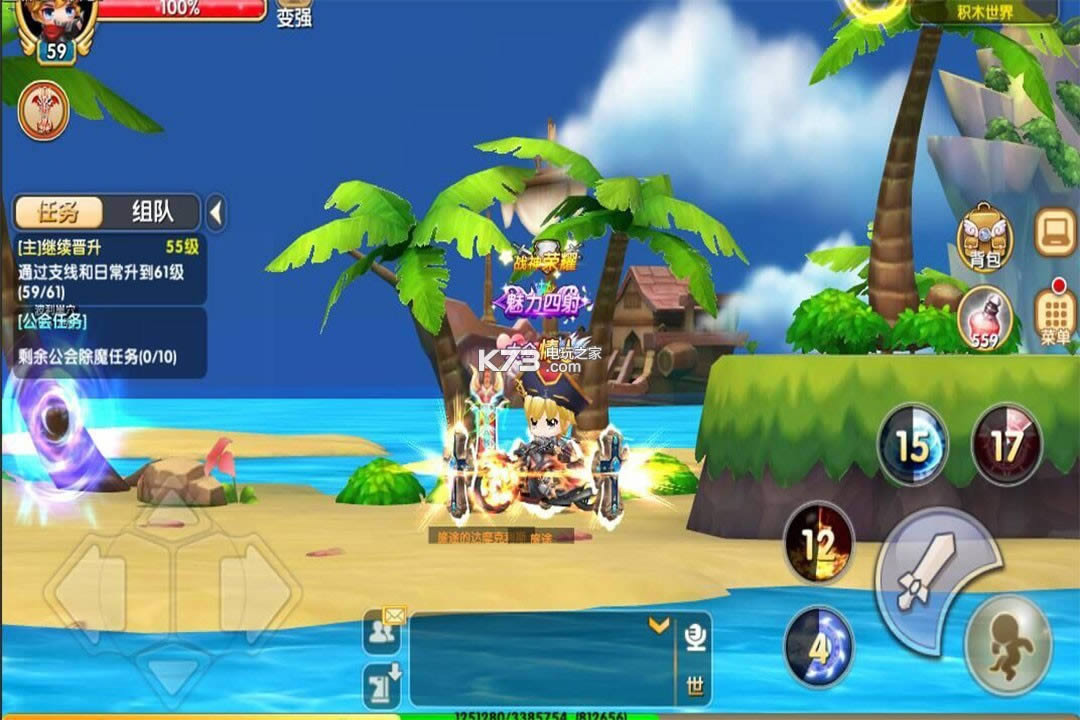Use the pink potion with 559 count

[985, 318]
